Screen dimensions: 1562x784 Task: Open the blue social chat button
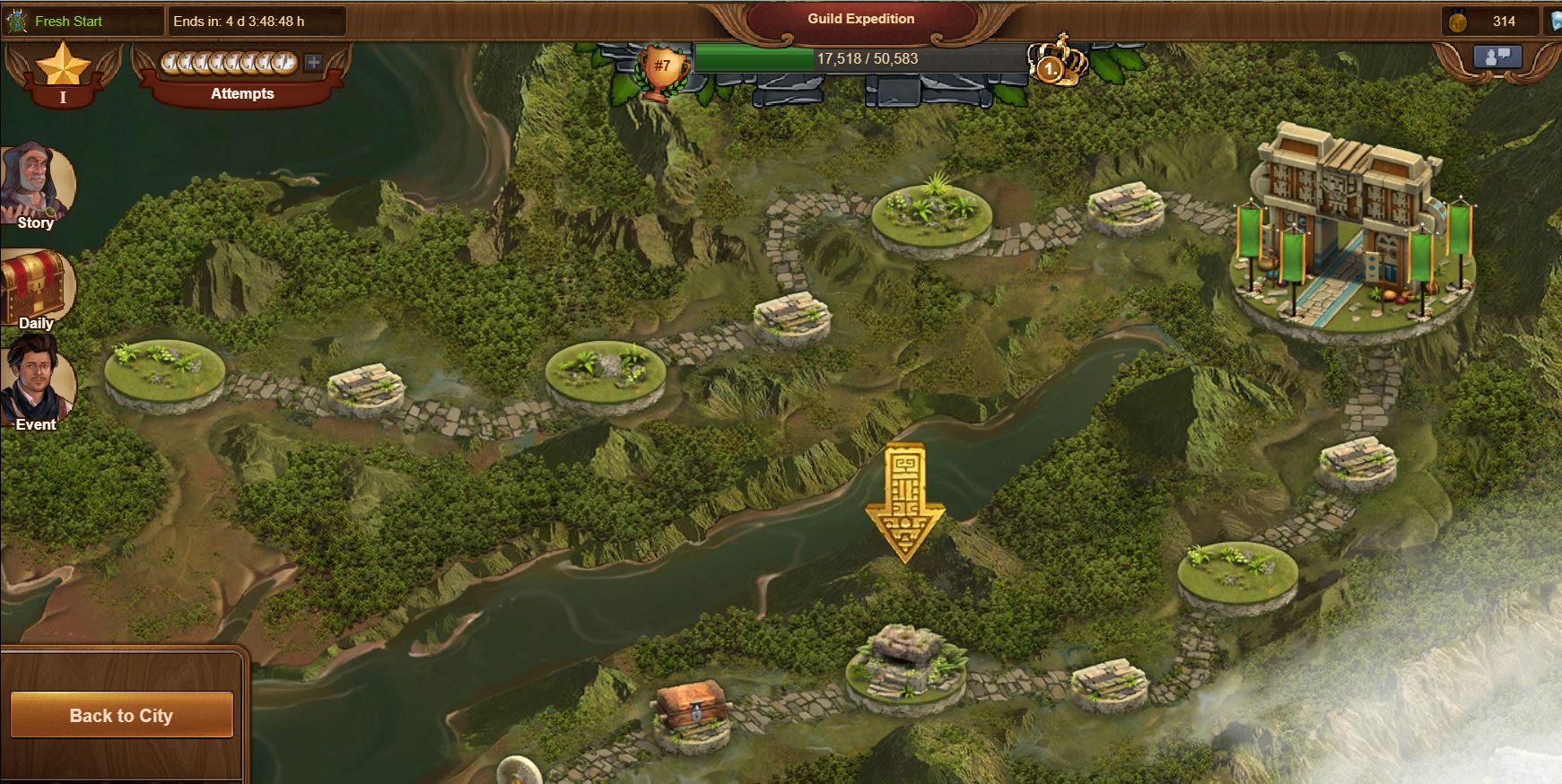(1497, 57)
